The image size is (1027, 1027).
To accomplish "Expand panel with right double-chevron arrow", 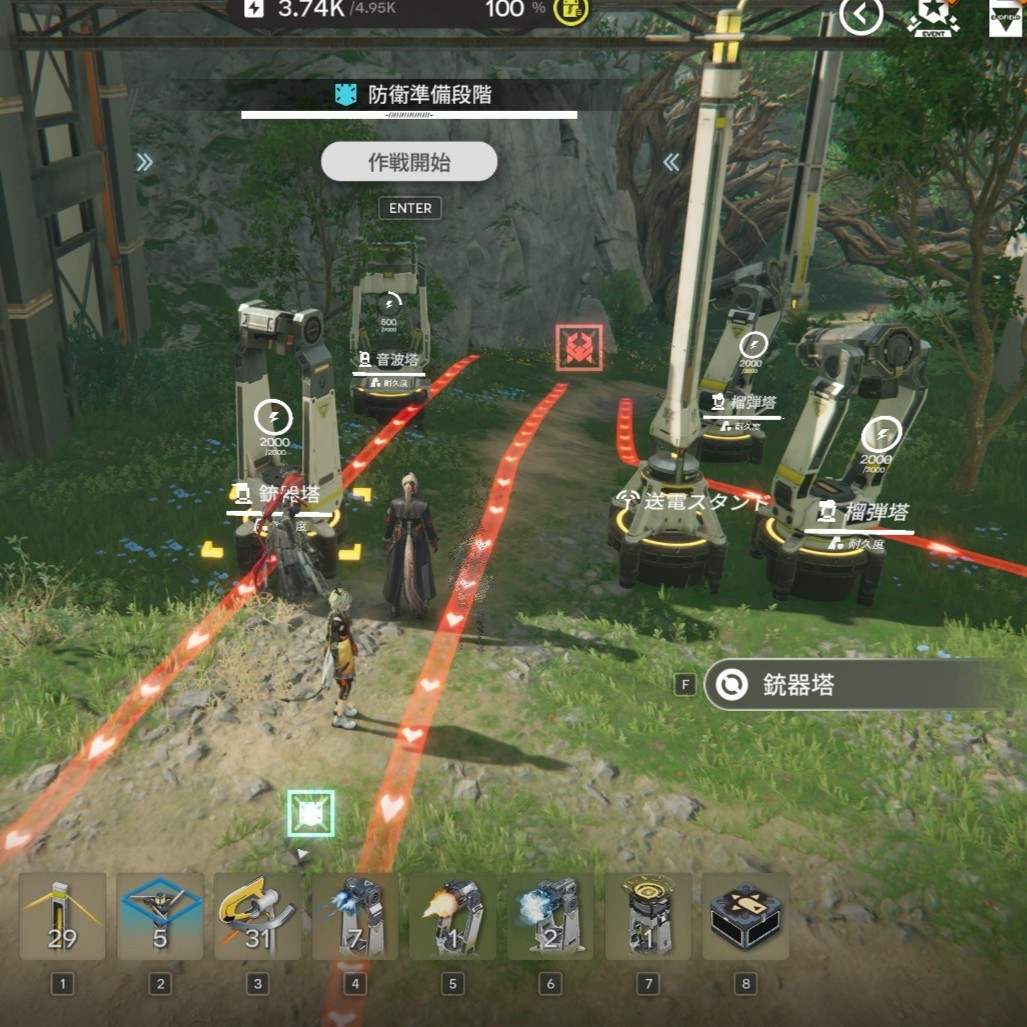I will 145,162.
